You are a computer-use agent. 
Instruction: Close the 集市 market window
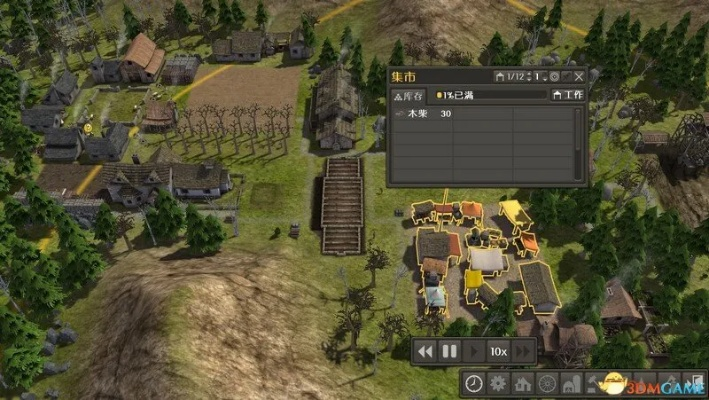[579, 76]
